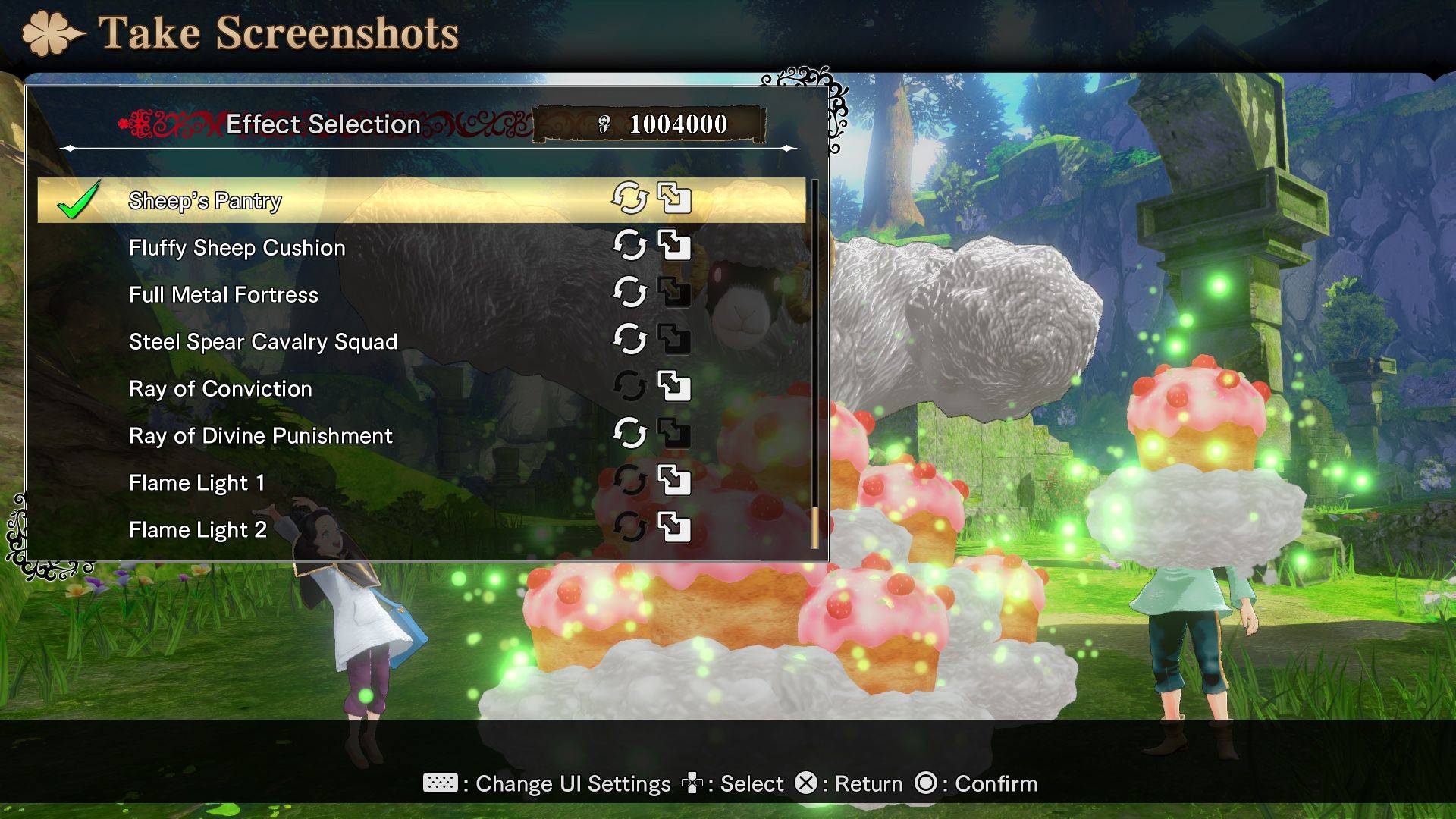1456x819 pixels.
Task: Choose the Fluffy Sheep Cushion effect
Action: pyautogui.click(x=237, y=248)
